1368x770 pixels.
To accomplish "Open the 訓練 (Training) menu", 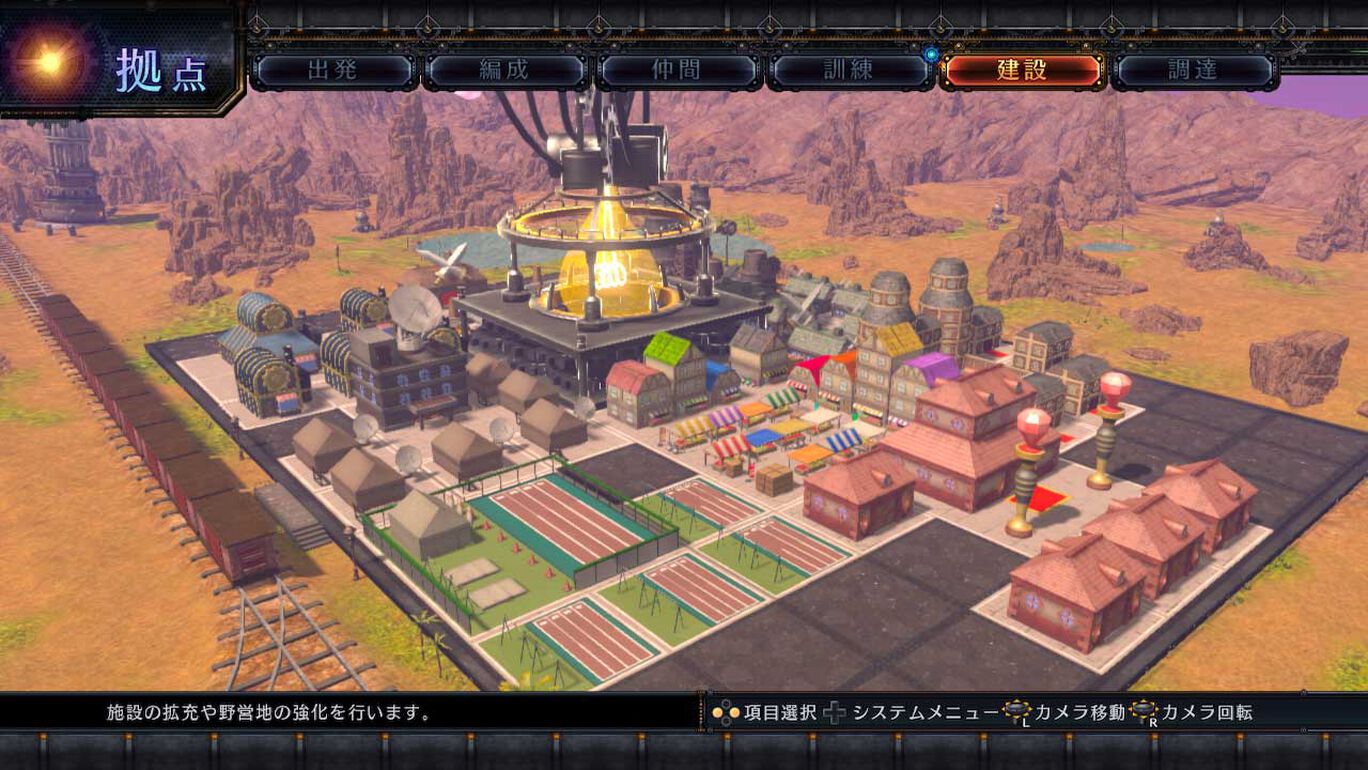I will pos(850,70).
